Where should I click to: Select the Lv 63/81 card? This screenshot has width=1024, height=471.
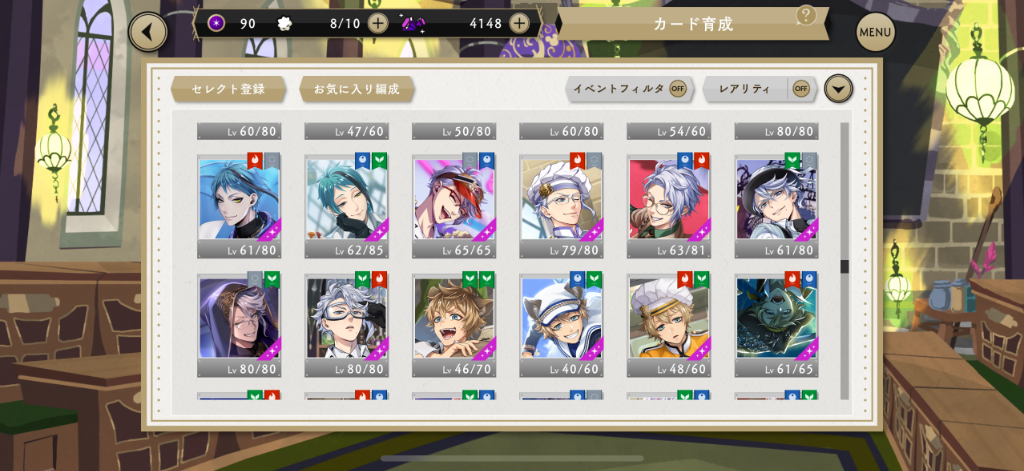coord(669,204)
